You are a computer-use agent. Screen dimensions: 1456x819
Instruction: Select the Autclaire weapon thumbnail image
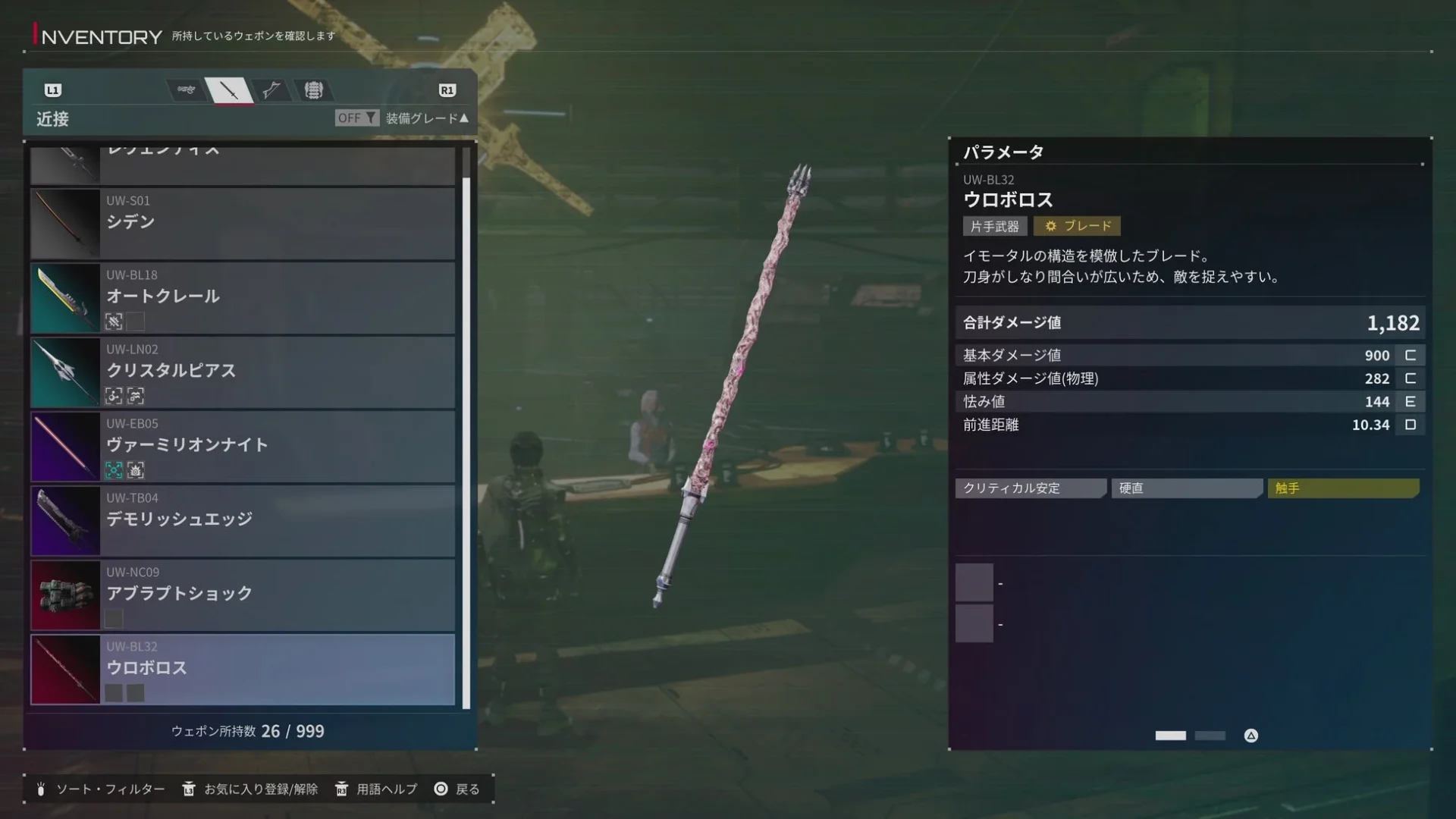tap(64, 298)
